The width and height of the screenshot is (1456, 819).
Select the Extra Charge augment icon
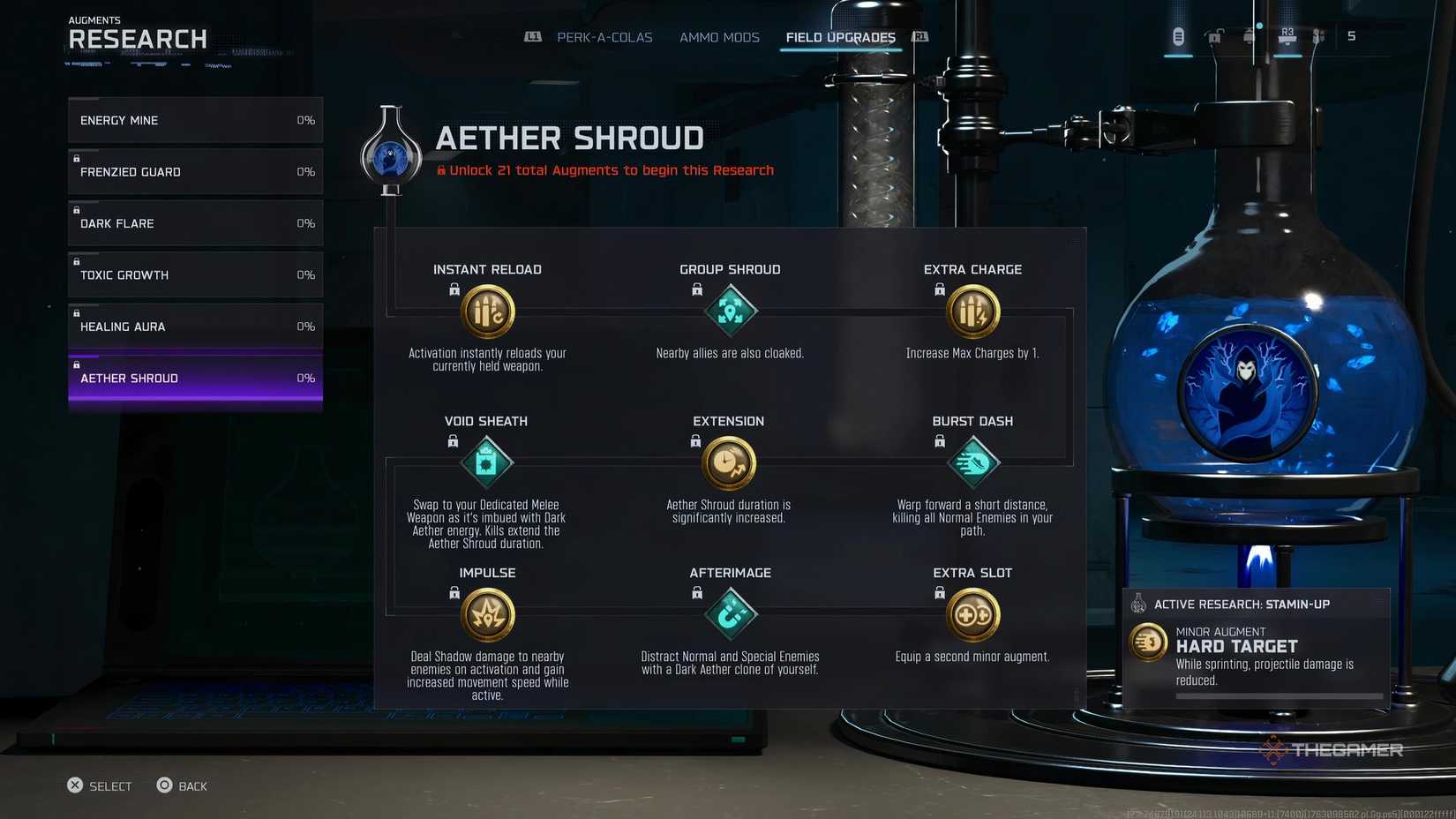(972, 312)
